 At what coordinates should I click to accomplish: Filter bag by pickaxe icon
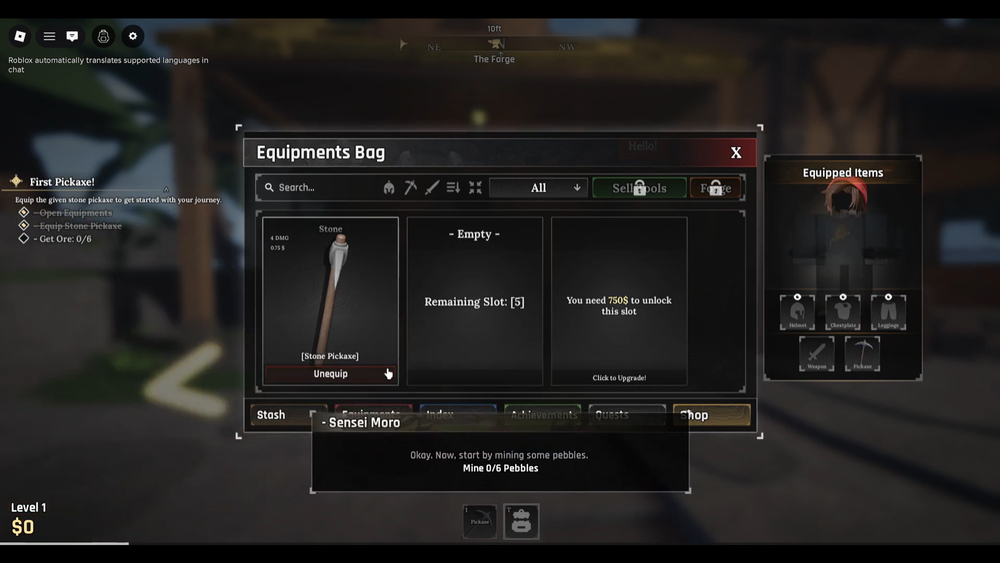pyautogui.click(x=410, y=187)
